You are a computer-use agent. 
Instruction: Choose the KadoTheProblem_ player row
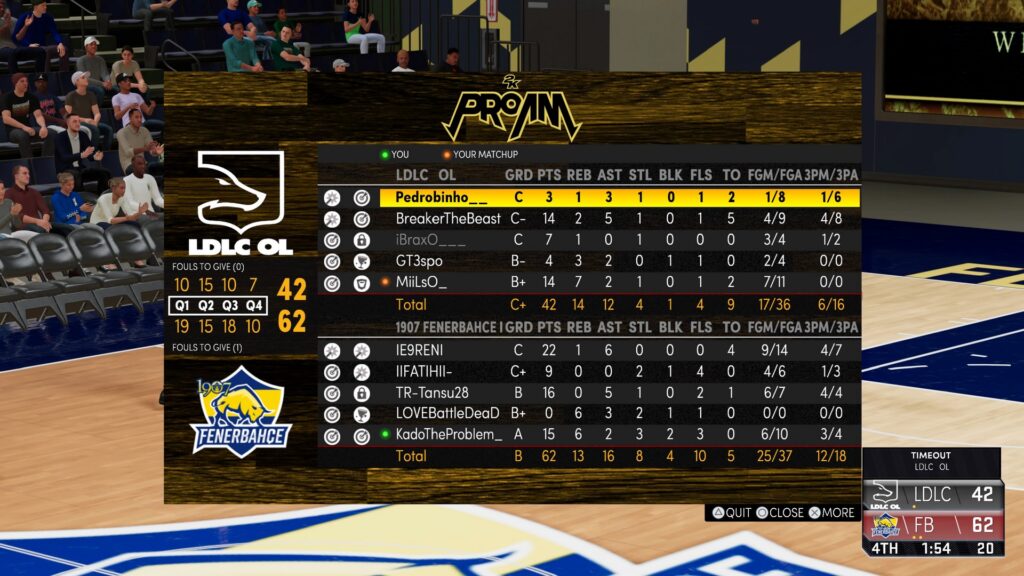pyautogui.click(x=449, y=435)
